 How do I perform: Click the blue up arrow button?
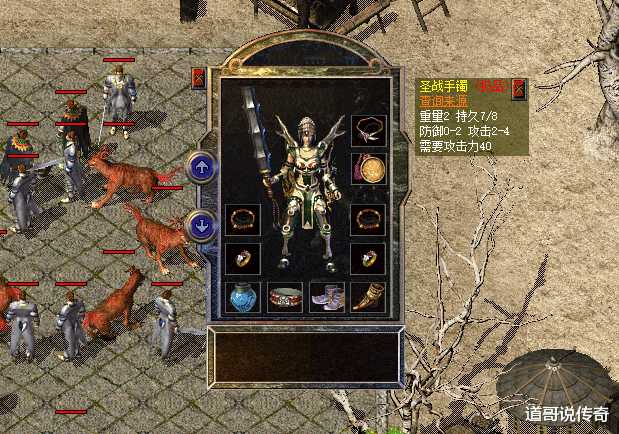[202, 168]
